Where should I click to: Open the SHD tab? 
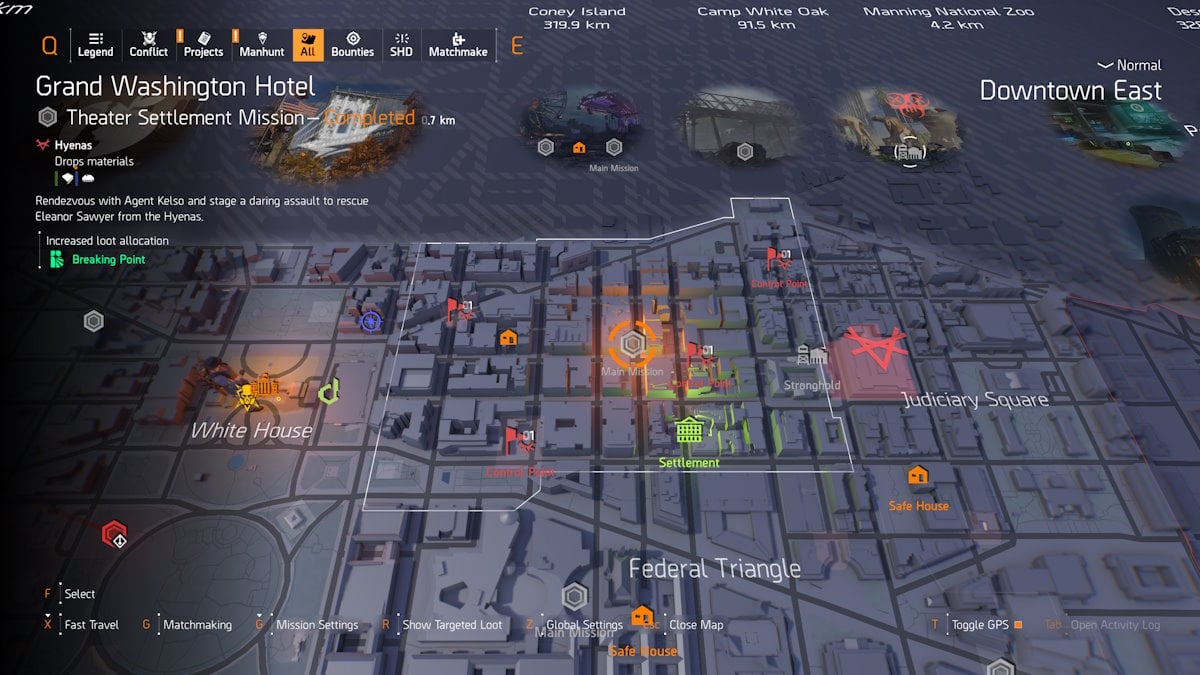tap(401, 44)
